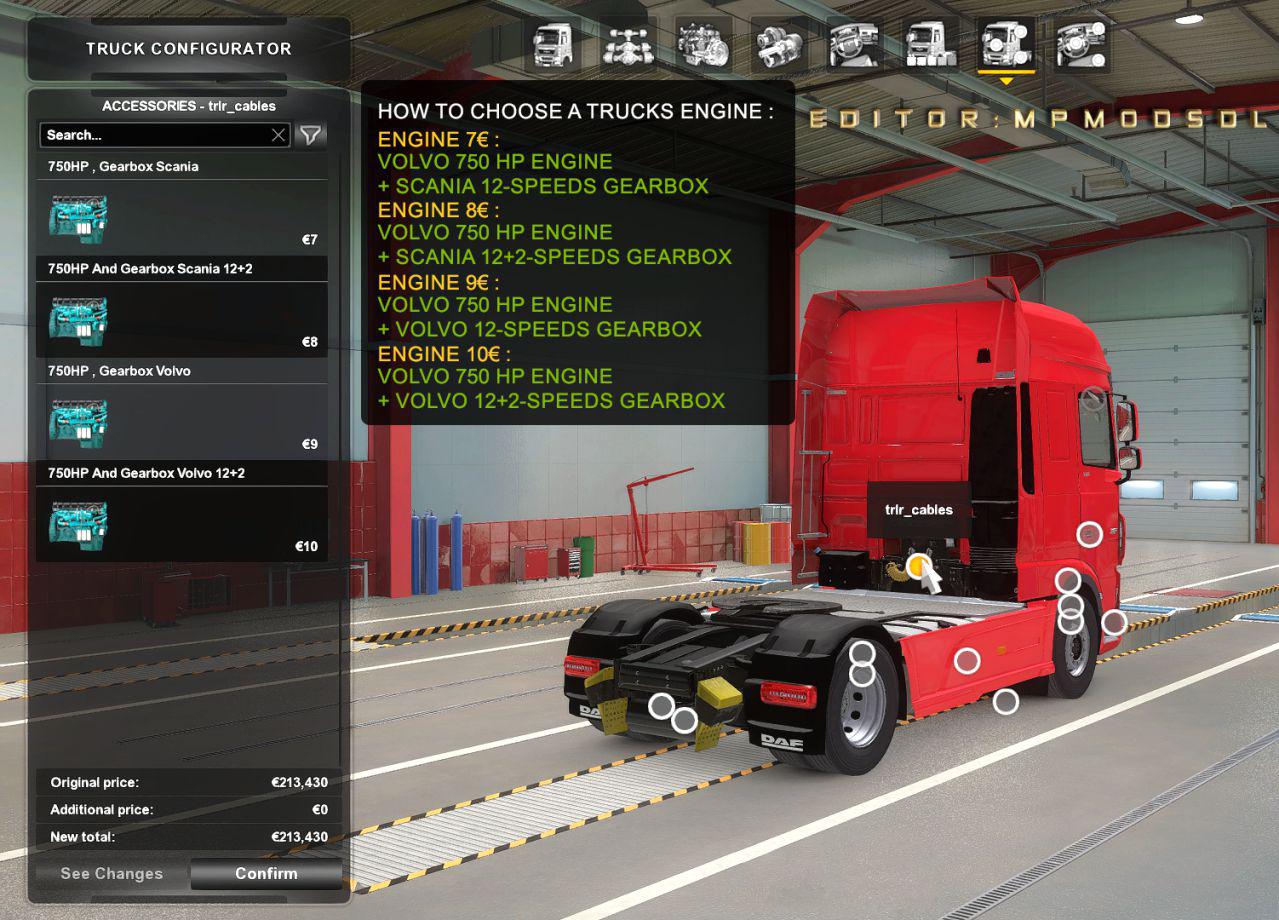
Task: Select the exterior accessories tab
Action: click(x=1005, y=45)
